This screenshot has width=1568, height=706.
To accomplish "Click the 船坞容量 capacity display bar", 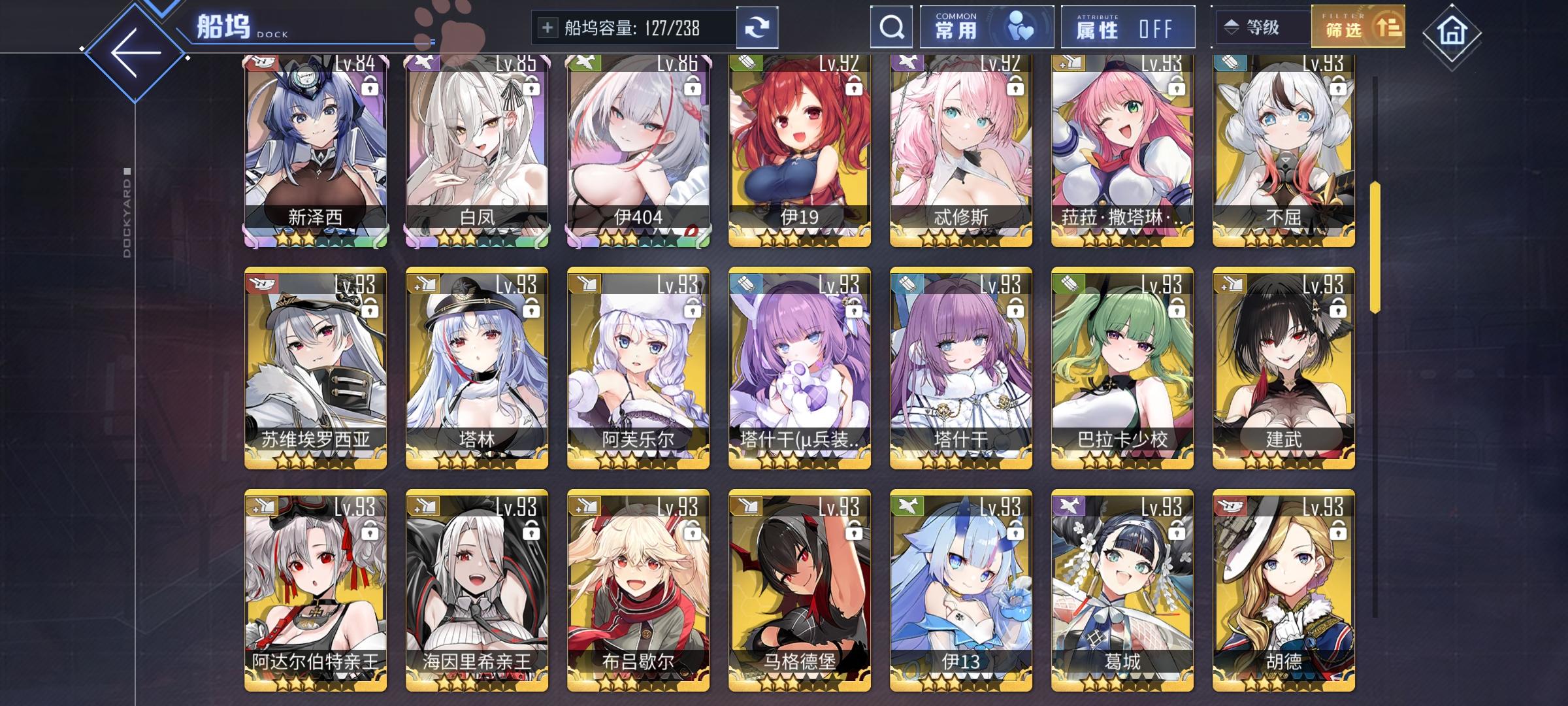I will click(632, 27).
